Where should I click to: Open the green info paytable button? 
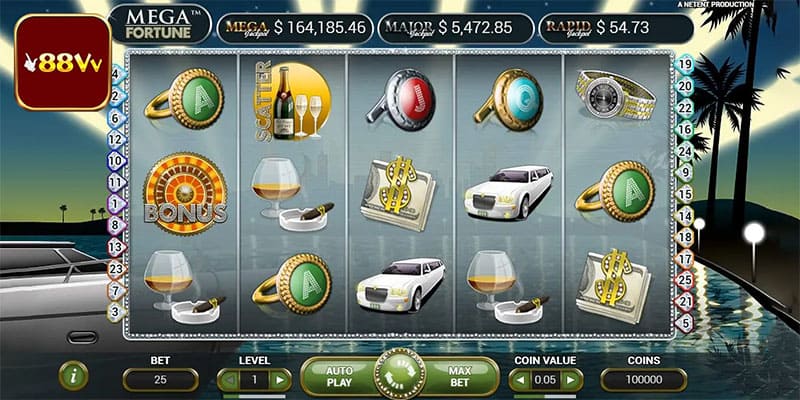tap(73, 376)
